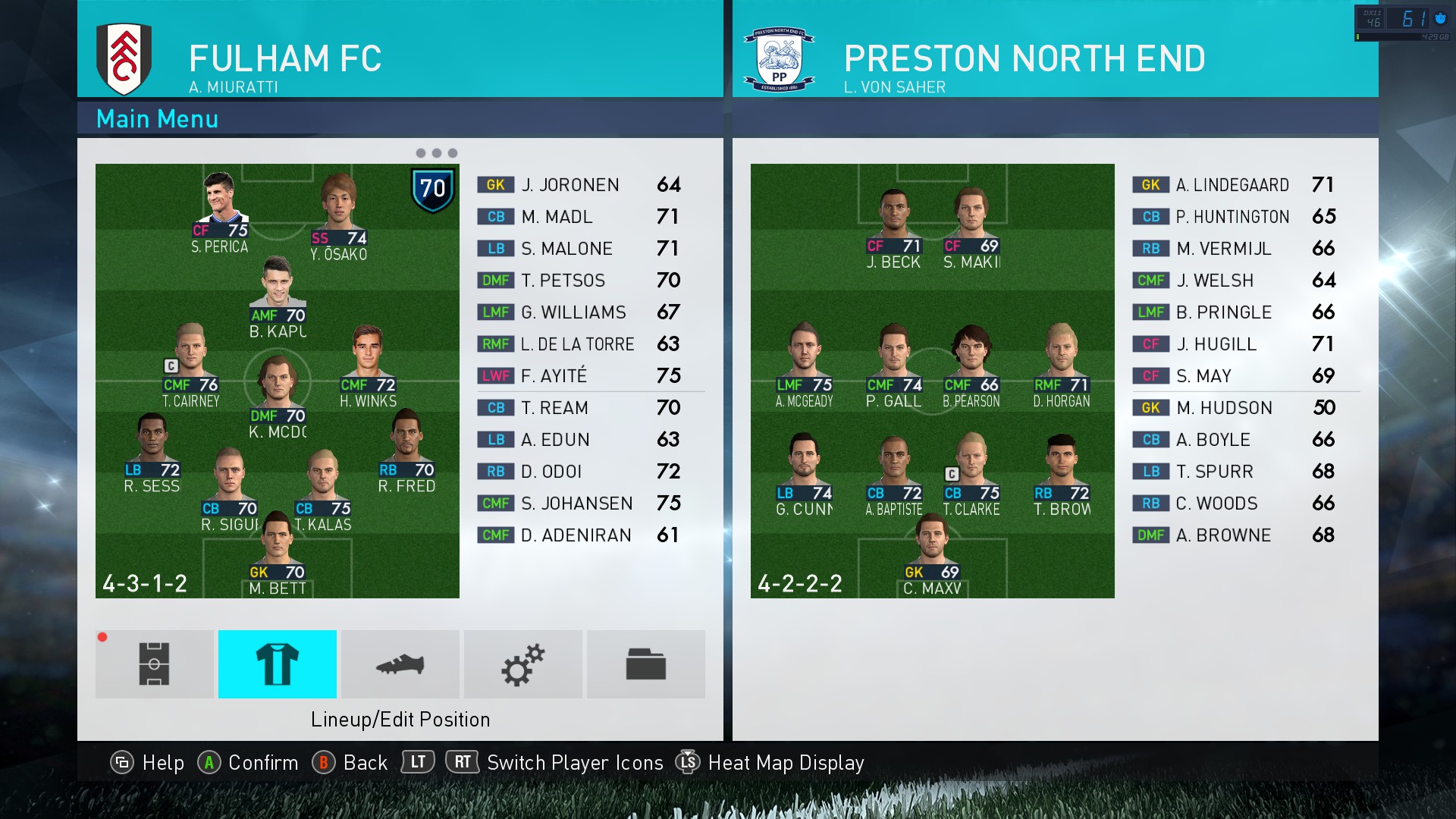Choose R. Sessegnon at left back
The width and height of the screenshot is (1456, 819).
pos(152,453)
